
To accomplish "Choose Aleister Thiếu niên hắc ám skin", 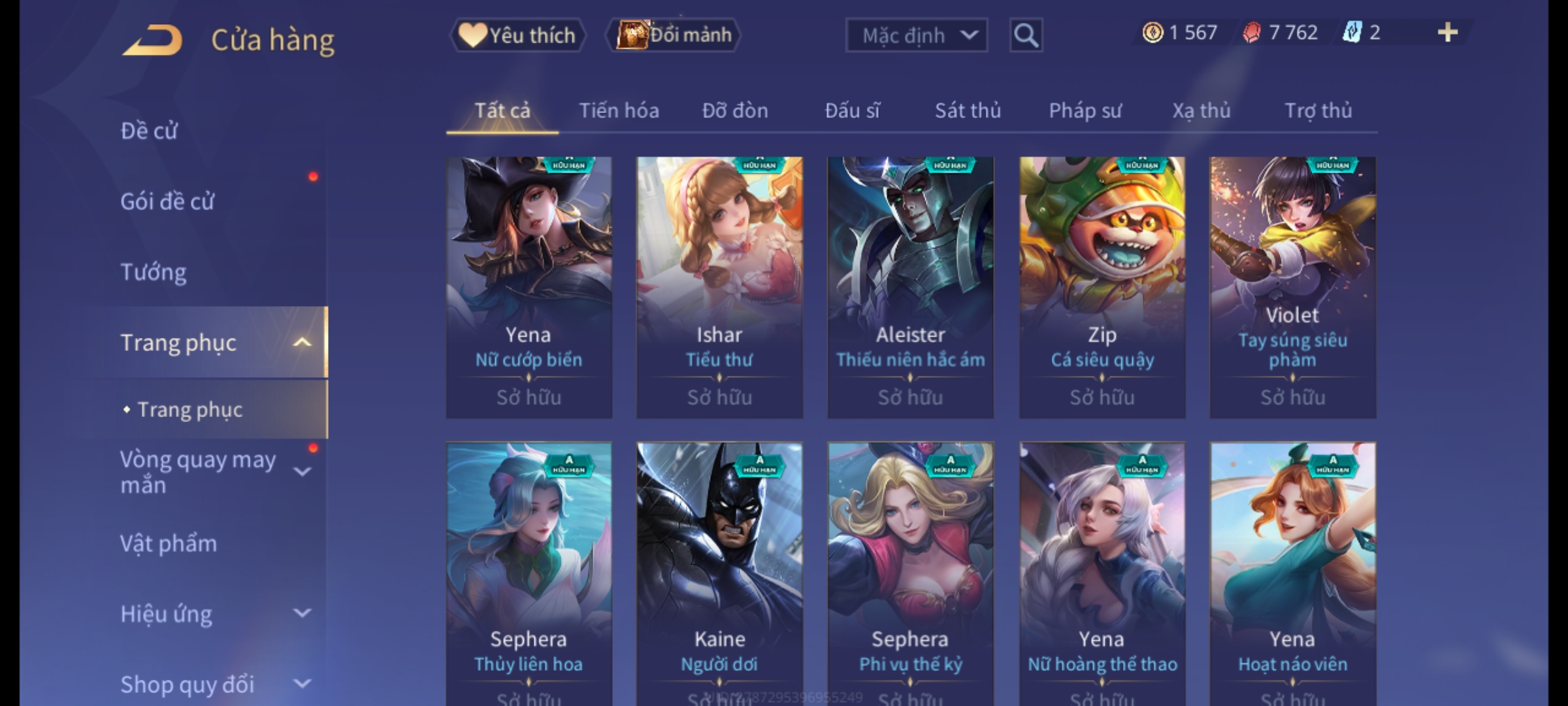I will (910, 288).
